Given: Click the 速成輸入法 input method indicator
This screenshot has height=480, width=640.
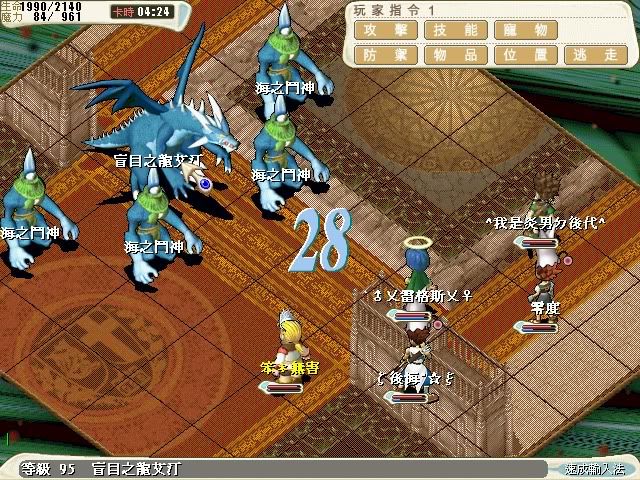Looking at the screenshot, I should [594, 468].
